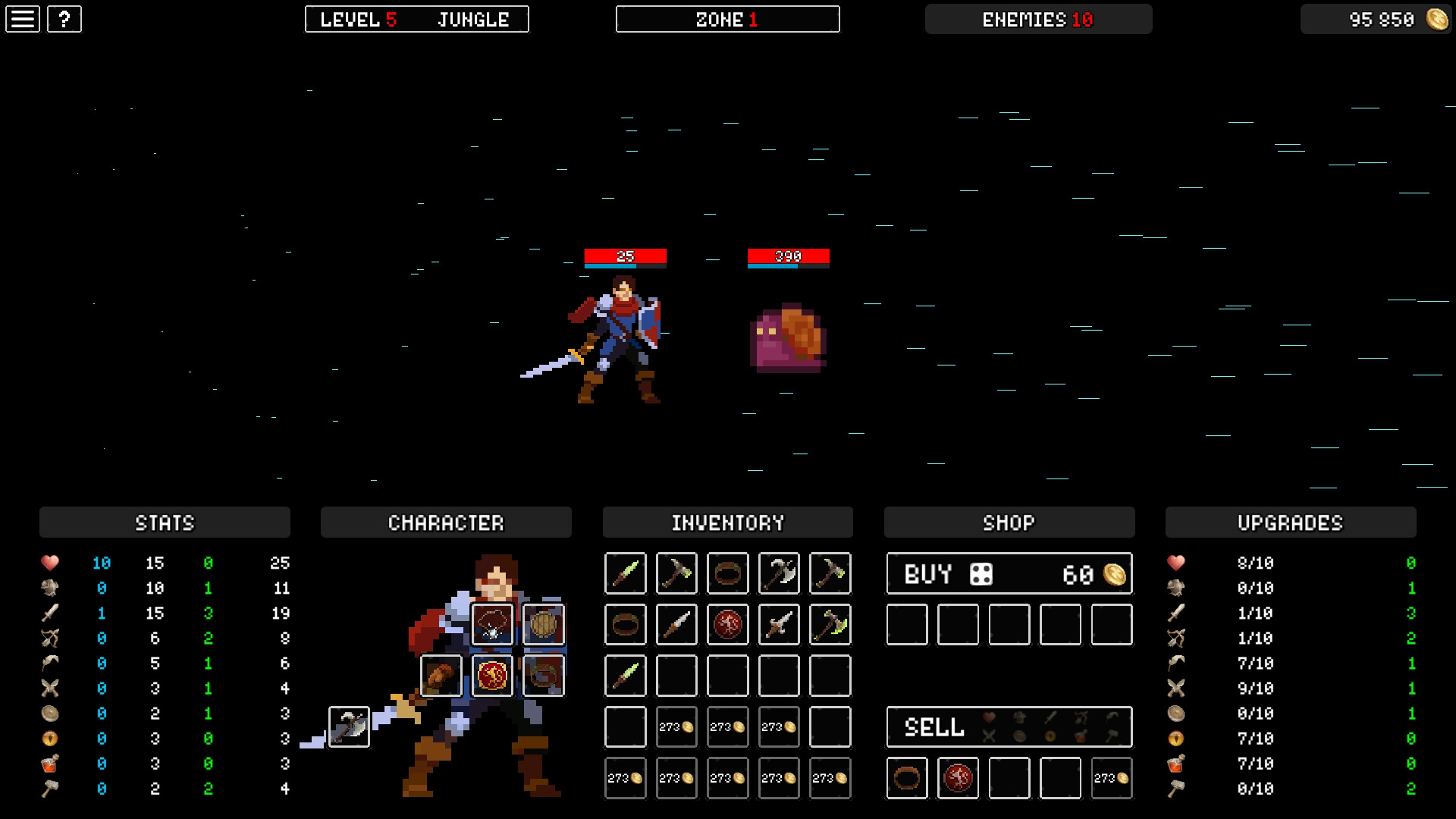Click the heart icon in the Stats panel
This screenshot has height=819, width=1456.
[x=50, y=563]
